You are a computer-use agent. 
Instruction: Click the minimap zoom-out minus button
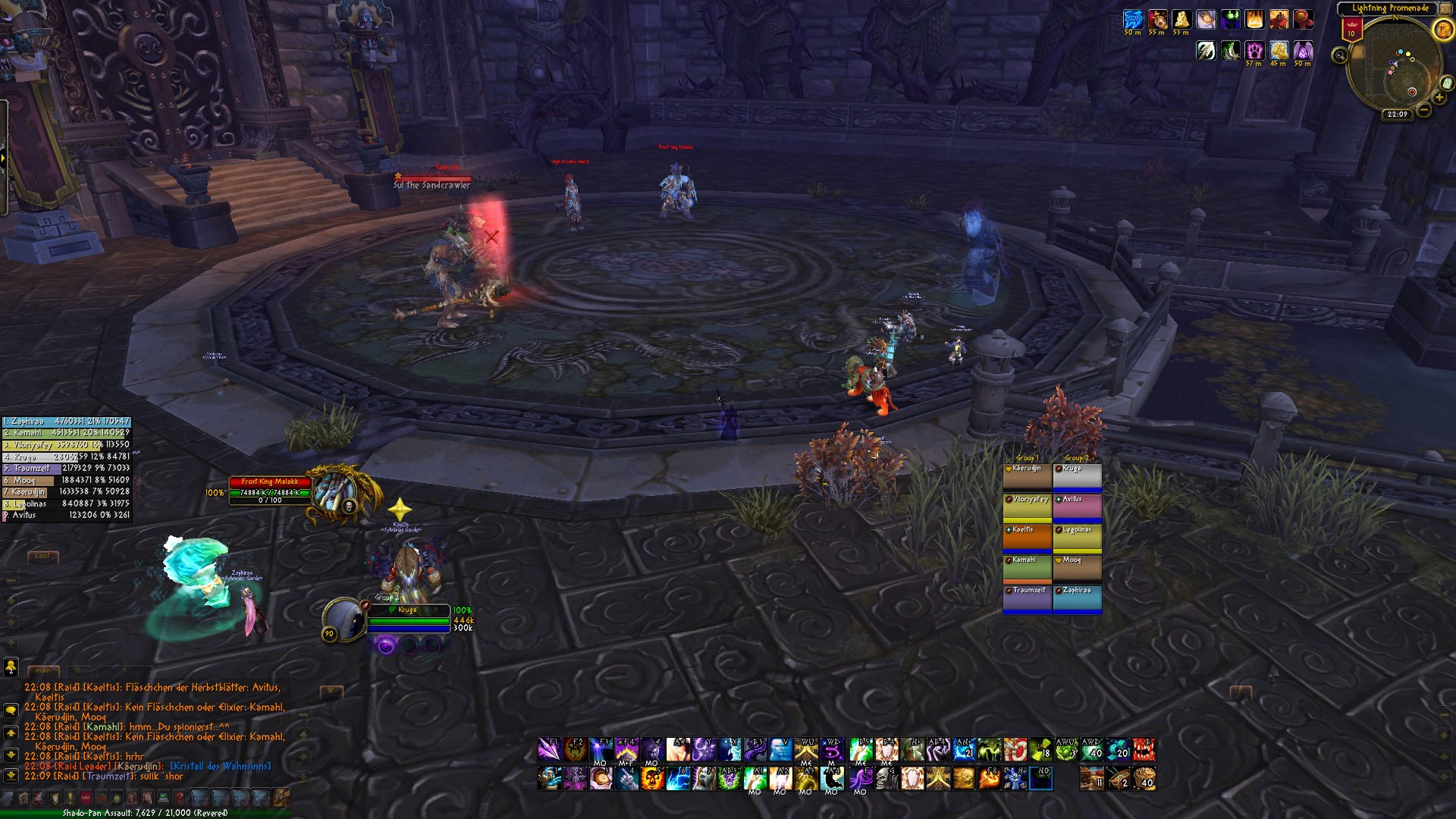pos(1424,110)
